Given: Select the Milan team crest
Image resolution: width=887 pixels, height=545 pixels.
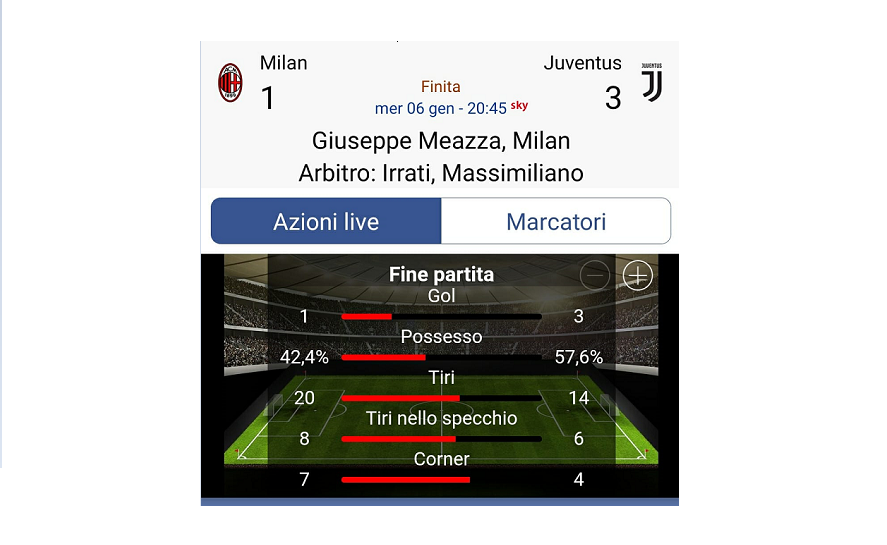Looking at the screenshot, I should coord(231,83).
